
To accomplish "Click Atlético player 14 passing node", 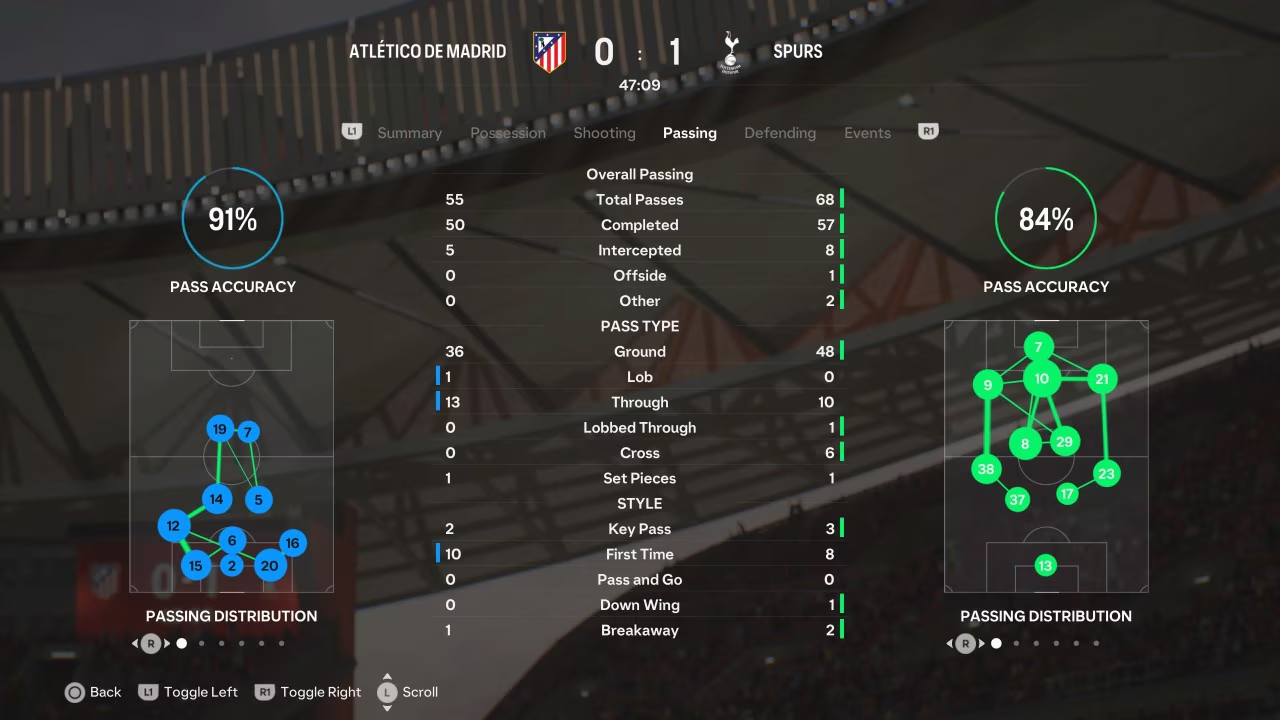I will tap(217, 499).
